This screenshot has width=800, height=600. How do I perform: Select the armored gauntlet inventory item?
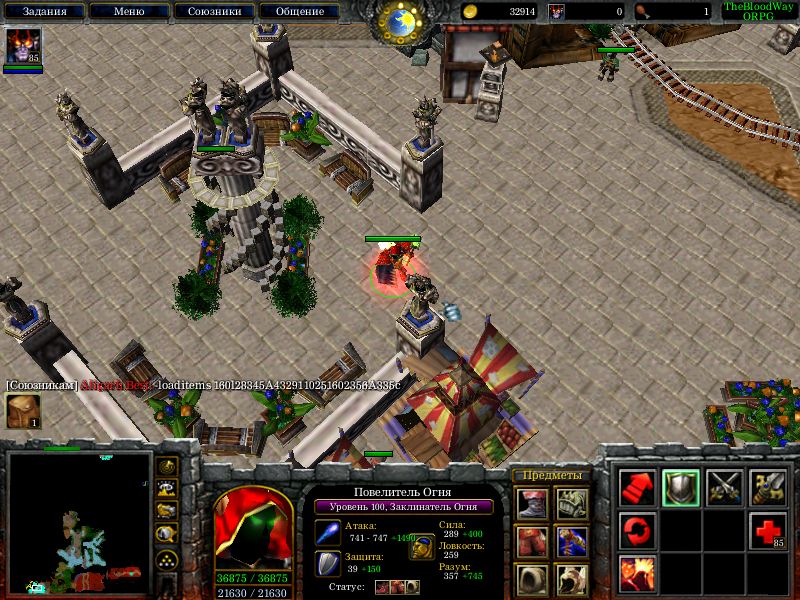(x=572, y=503)
